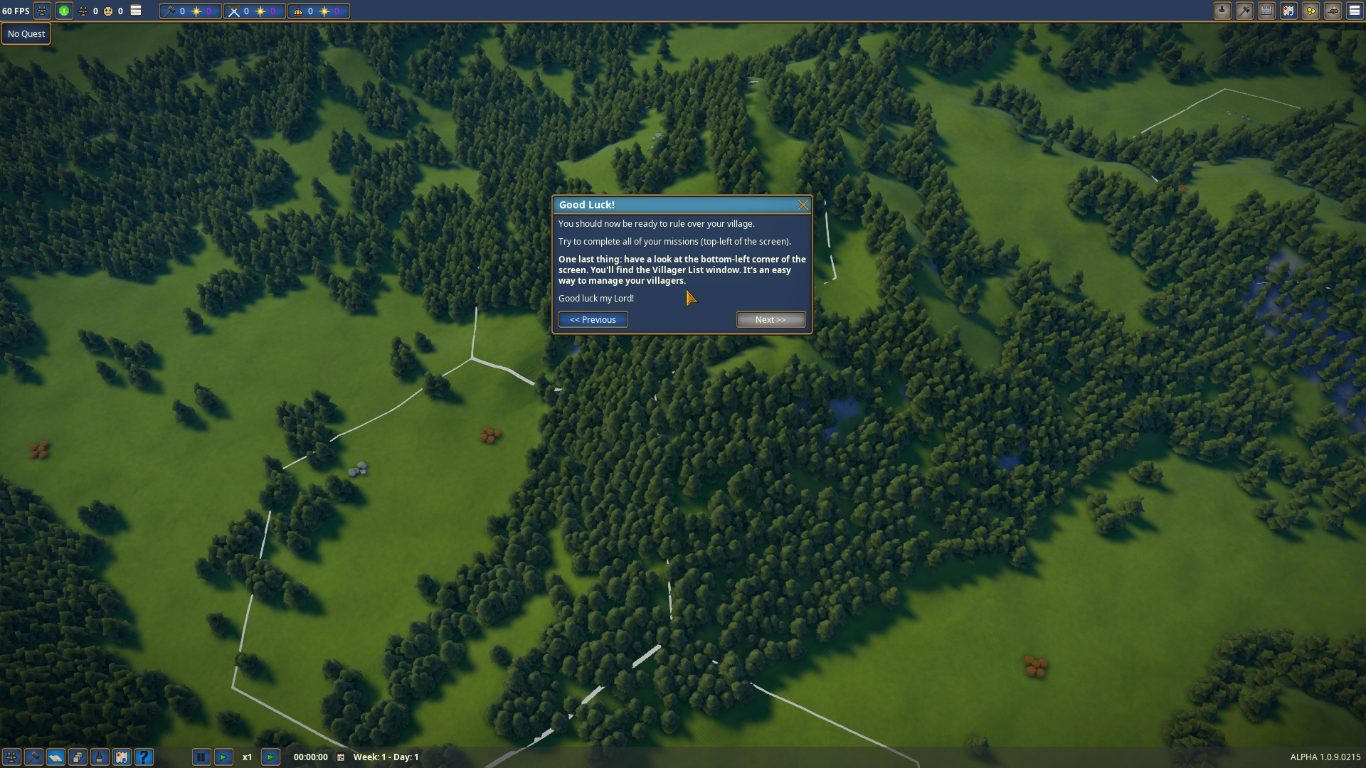Close the Good Luck tutorial window

tap(803, 205)
